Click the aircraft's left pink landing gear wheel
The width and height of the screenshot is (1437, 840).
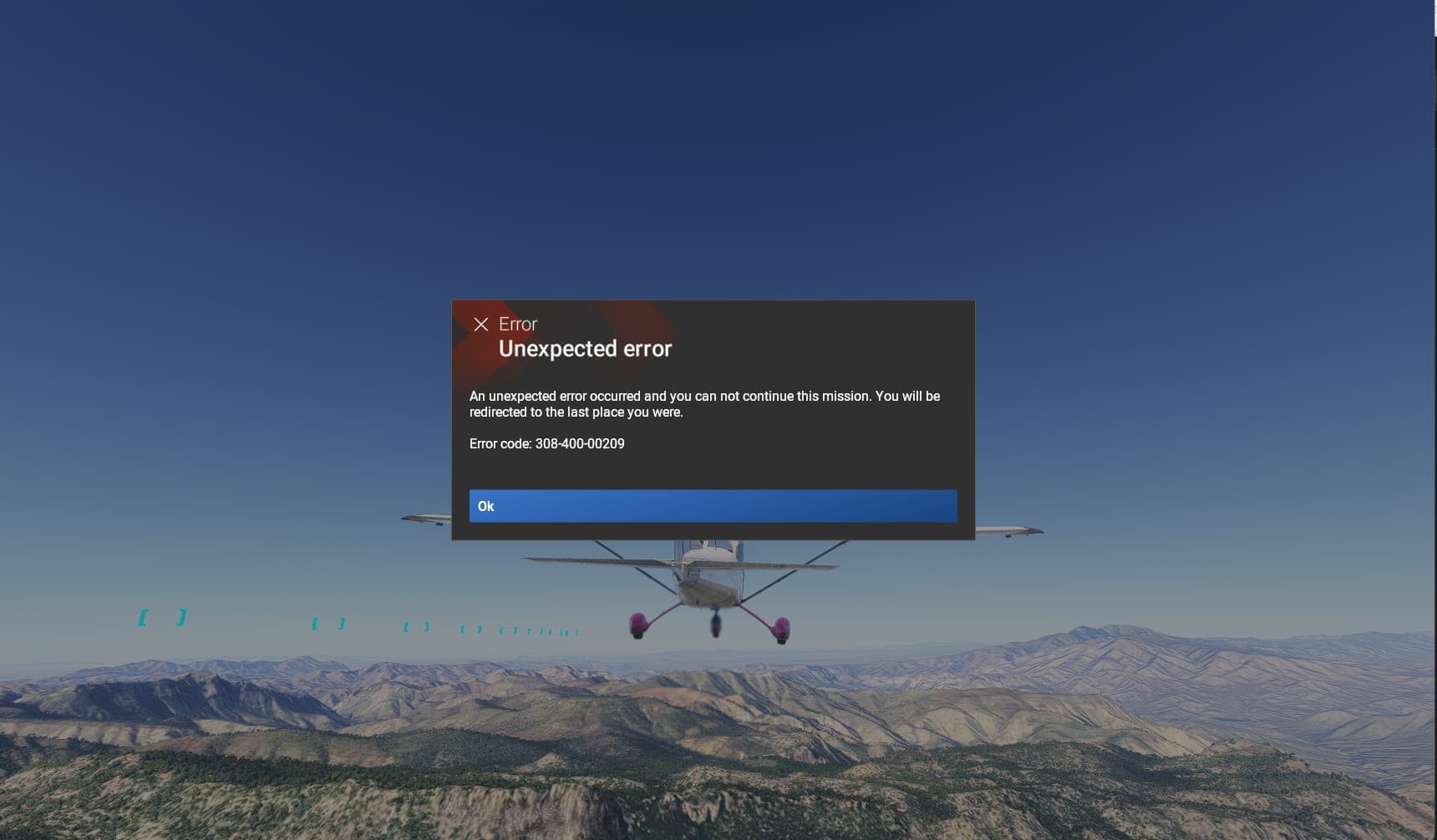639,625
